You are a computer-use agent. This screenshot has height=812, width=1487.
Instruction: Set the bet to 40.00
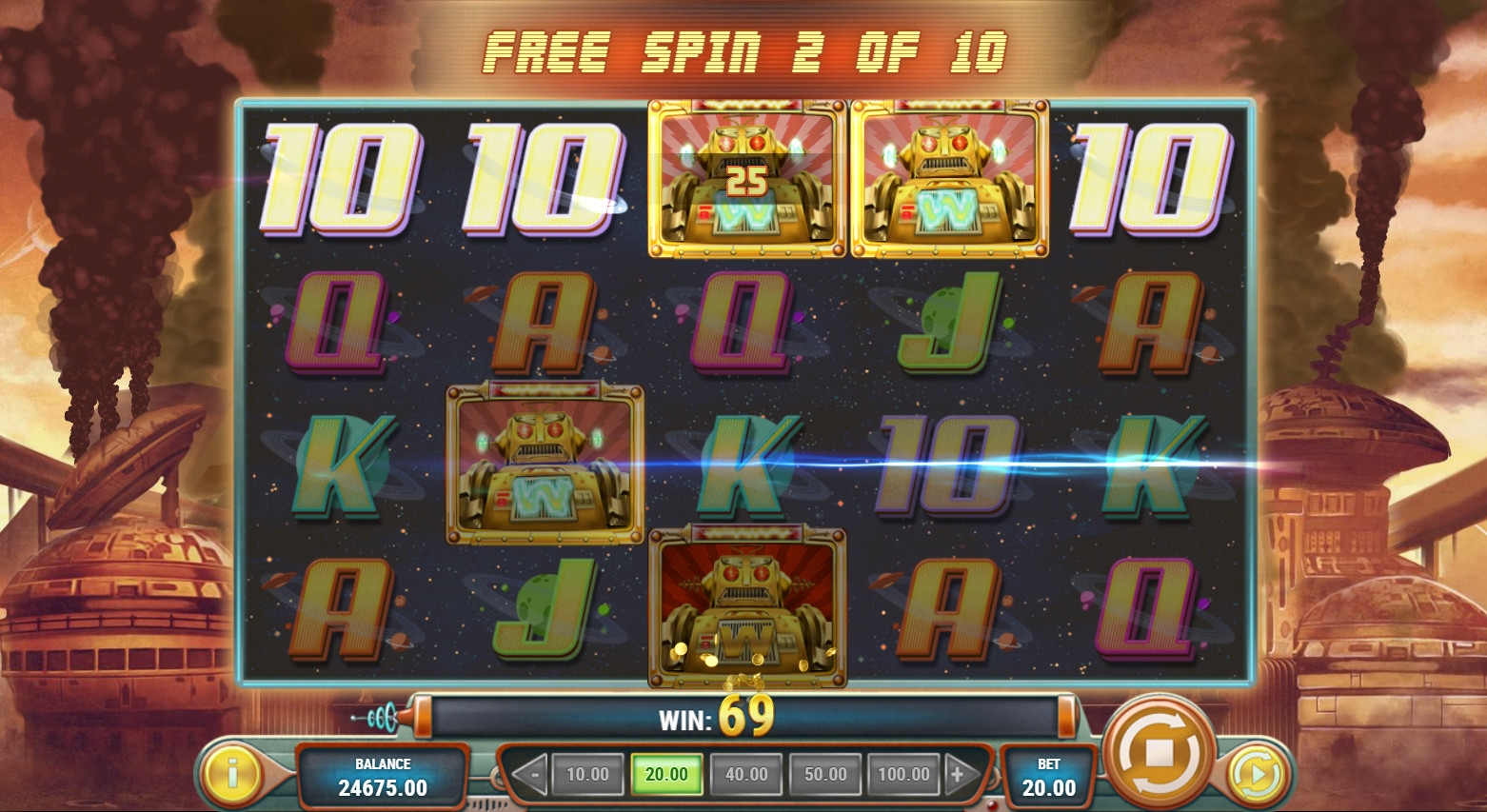coord(746,775)
